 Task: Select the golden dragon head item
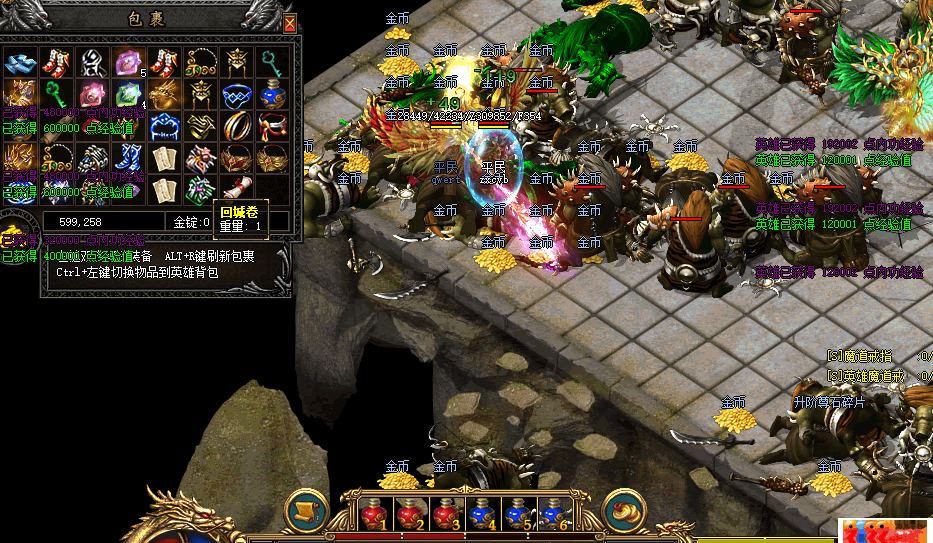tap(164, 95)
